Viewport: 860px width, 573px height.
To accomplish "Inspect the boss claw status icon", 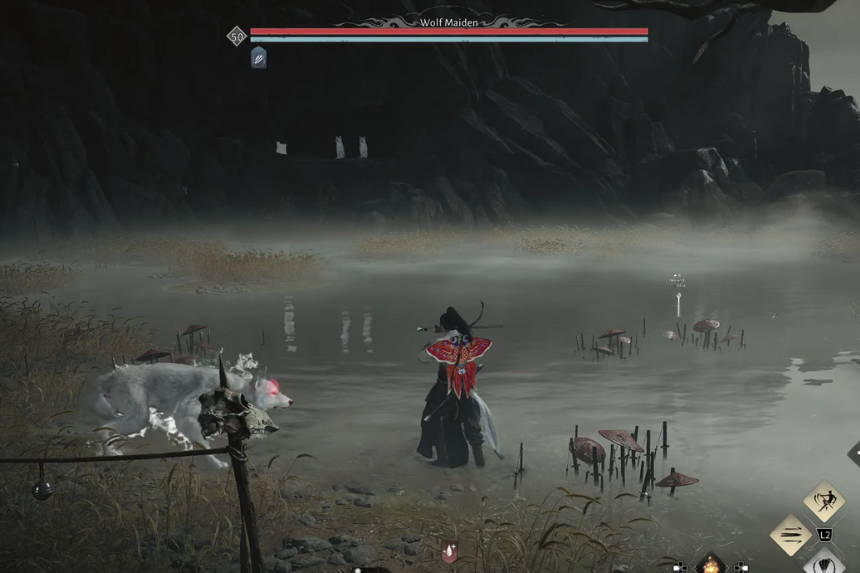I will (x=258, y=58).
